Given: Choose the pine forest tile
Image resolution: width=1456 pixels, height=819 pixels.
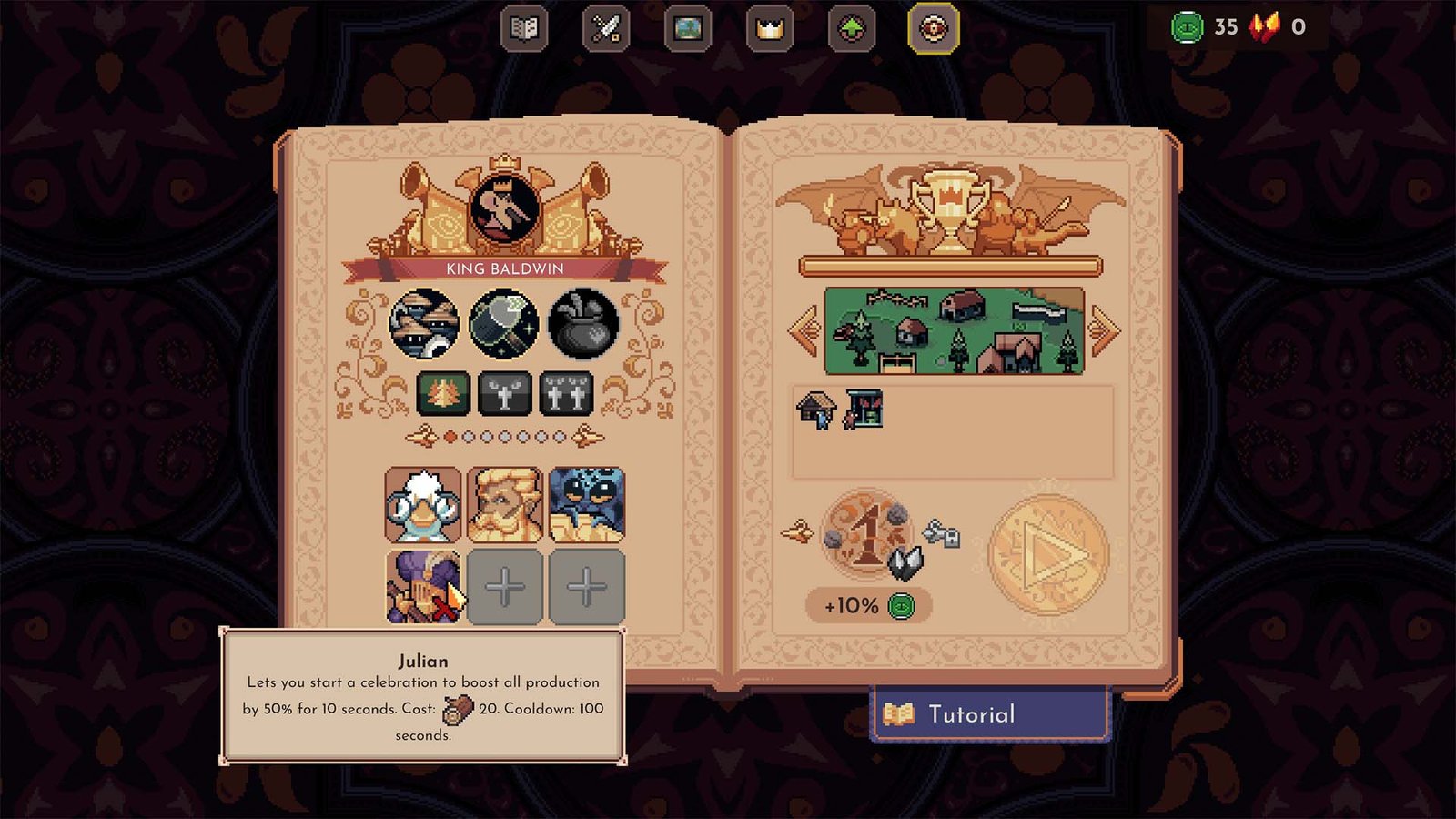Looking at the screenshot, I should coord(443,394).
